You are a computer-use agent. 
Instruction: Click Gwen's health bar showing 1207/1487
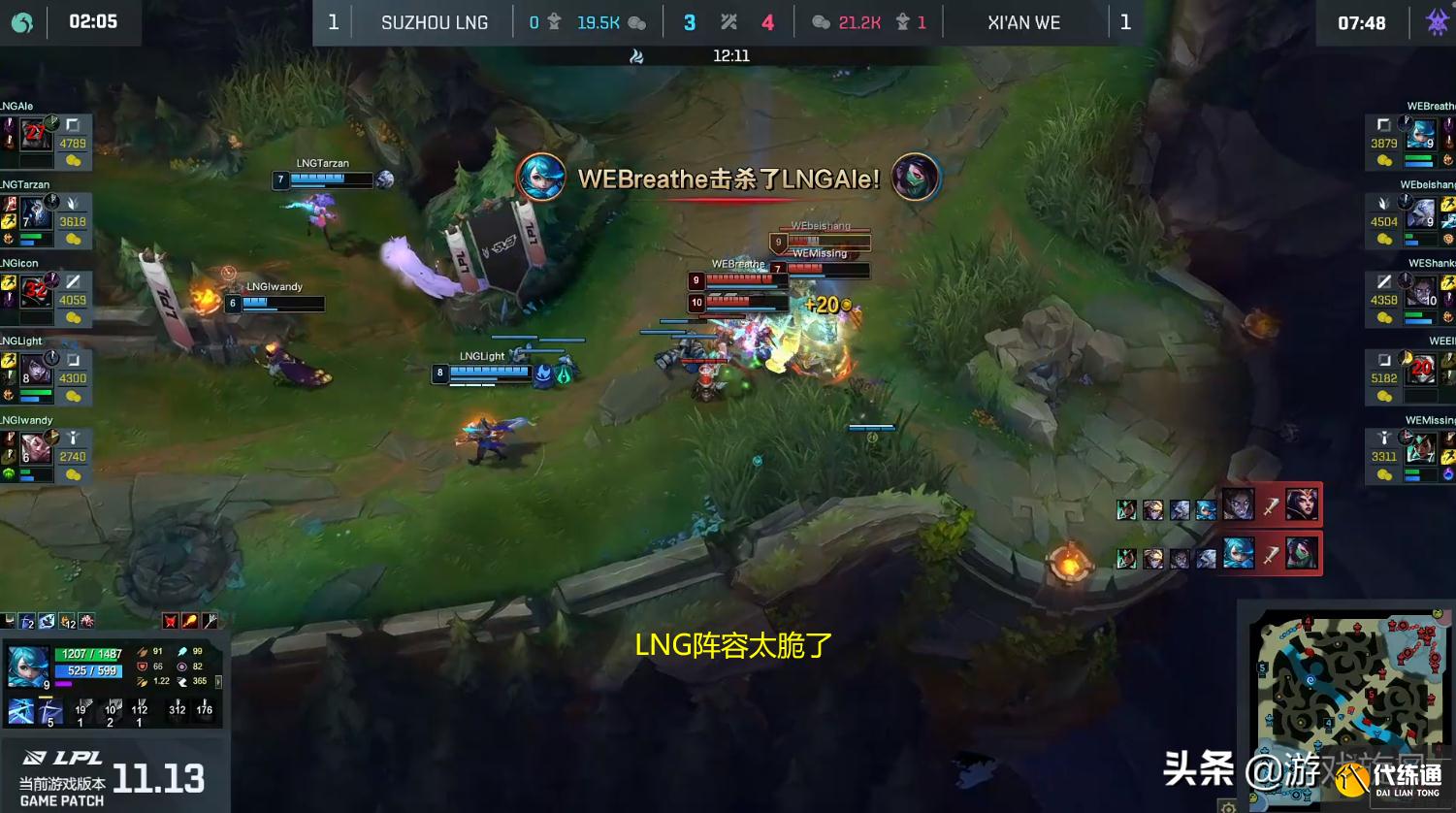(87, 654)
